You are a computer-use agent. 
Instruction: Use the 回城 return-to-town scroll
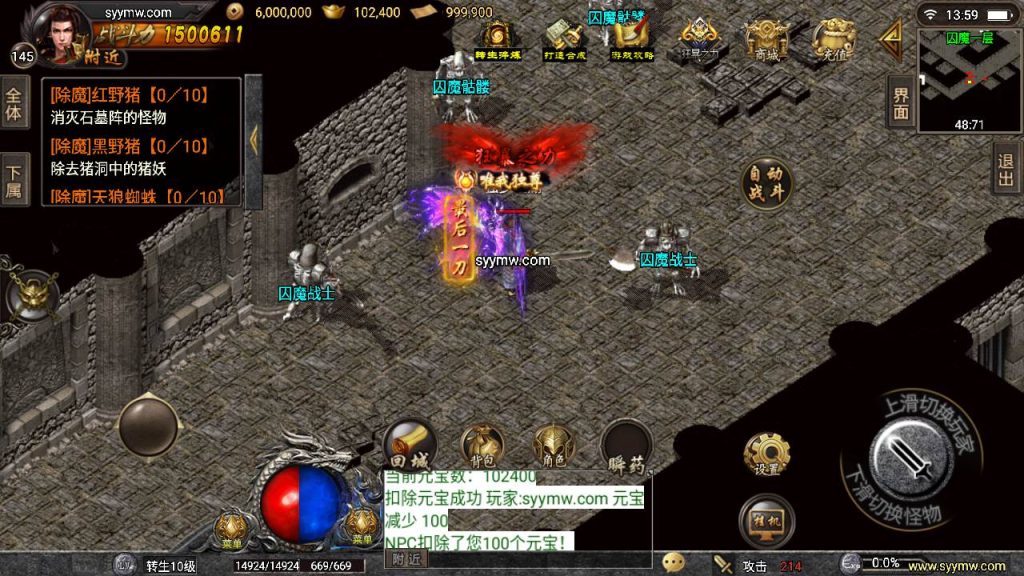coord(408,446)
